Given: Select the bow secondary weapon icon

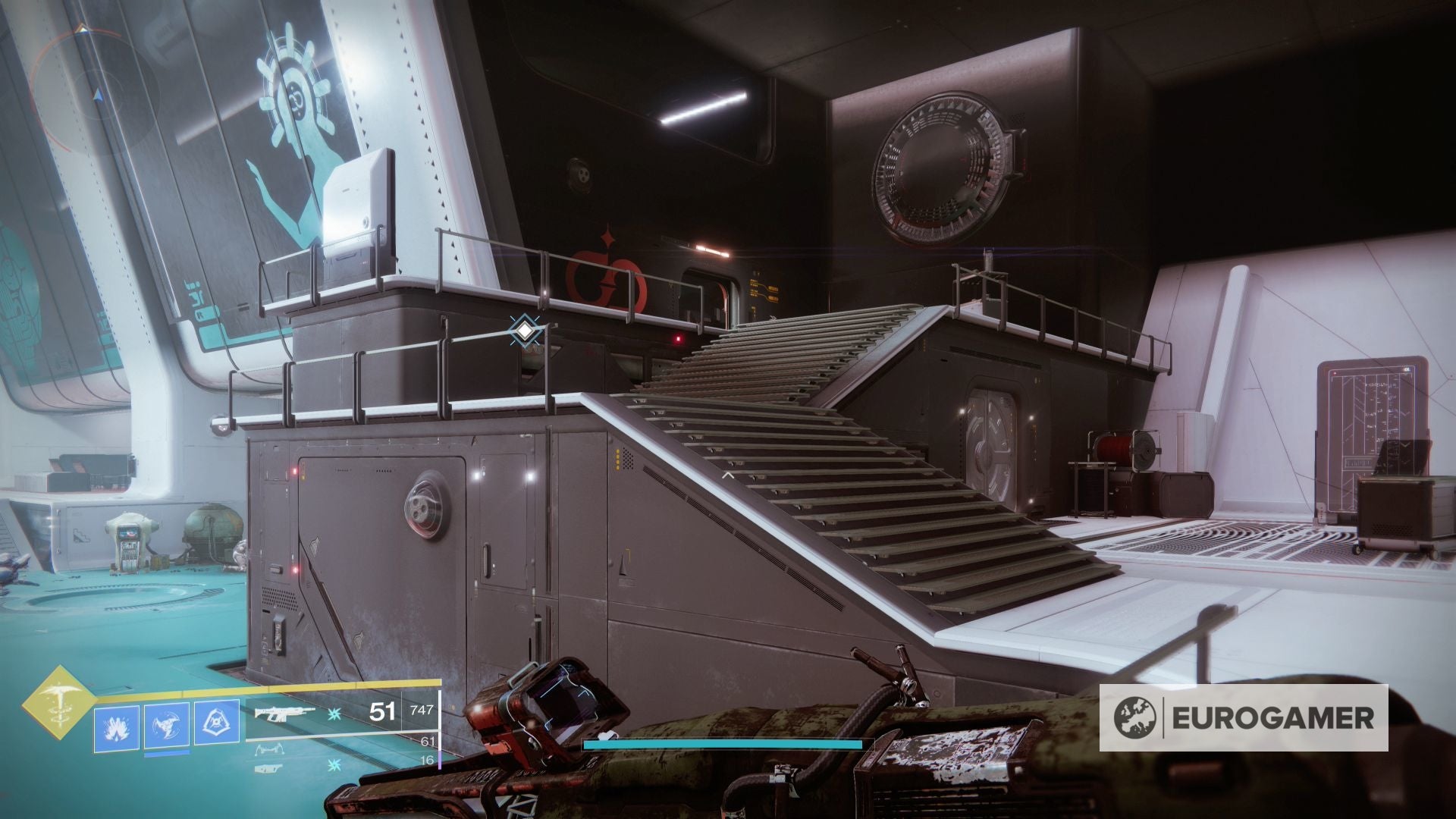Looking at the screenshot, I should (x=270, y=749).
